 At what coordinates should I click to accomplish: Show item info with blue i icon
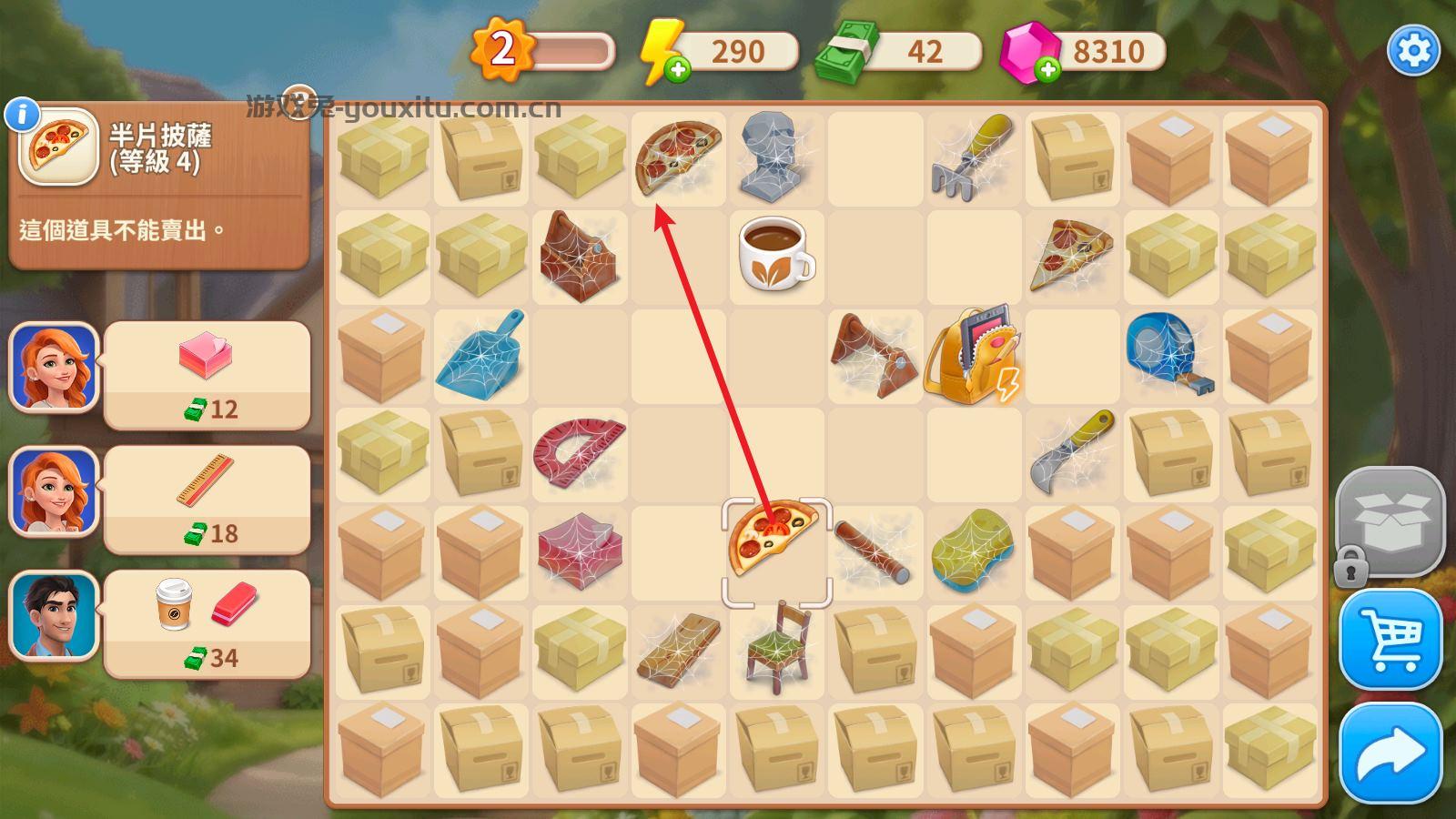22,115
